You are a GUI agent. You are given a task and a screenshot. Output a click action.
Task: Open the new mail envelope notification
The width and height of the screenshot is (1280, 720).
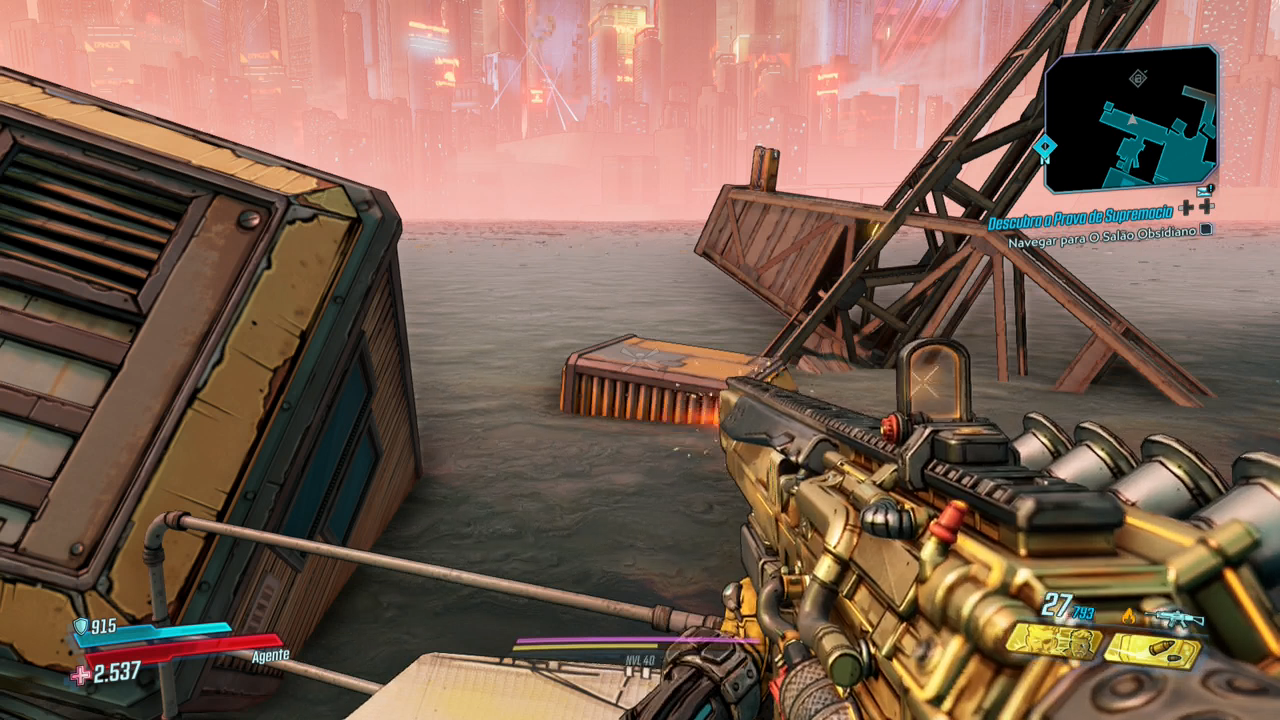point(1204,191)
